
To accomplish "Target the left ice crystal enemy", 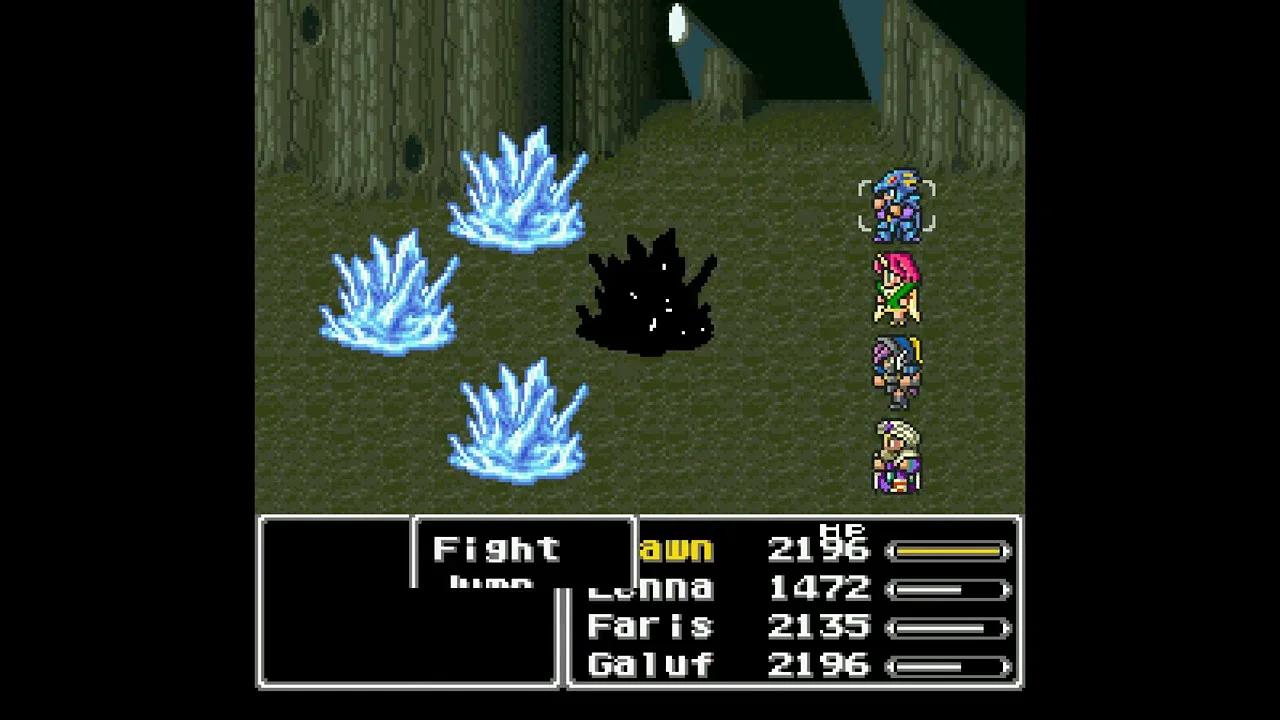I will click(390, 295).
